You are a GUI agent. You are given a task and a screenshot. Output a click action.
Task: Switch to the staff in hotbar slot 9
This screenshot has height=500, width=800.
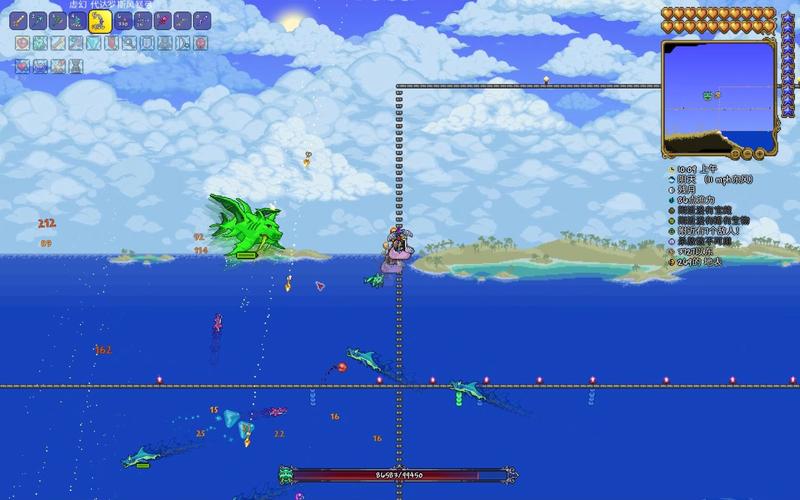click(182, 21)
